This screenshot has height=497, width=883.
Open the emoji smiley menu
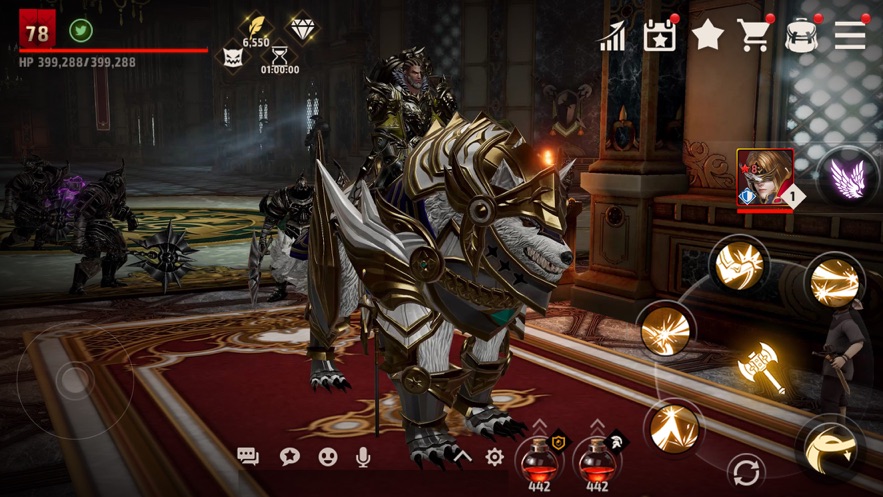(x=327, y=457)
